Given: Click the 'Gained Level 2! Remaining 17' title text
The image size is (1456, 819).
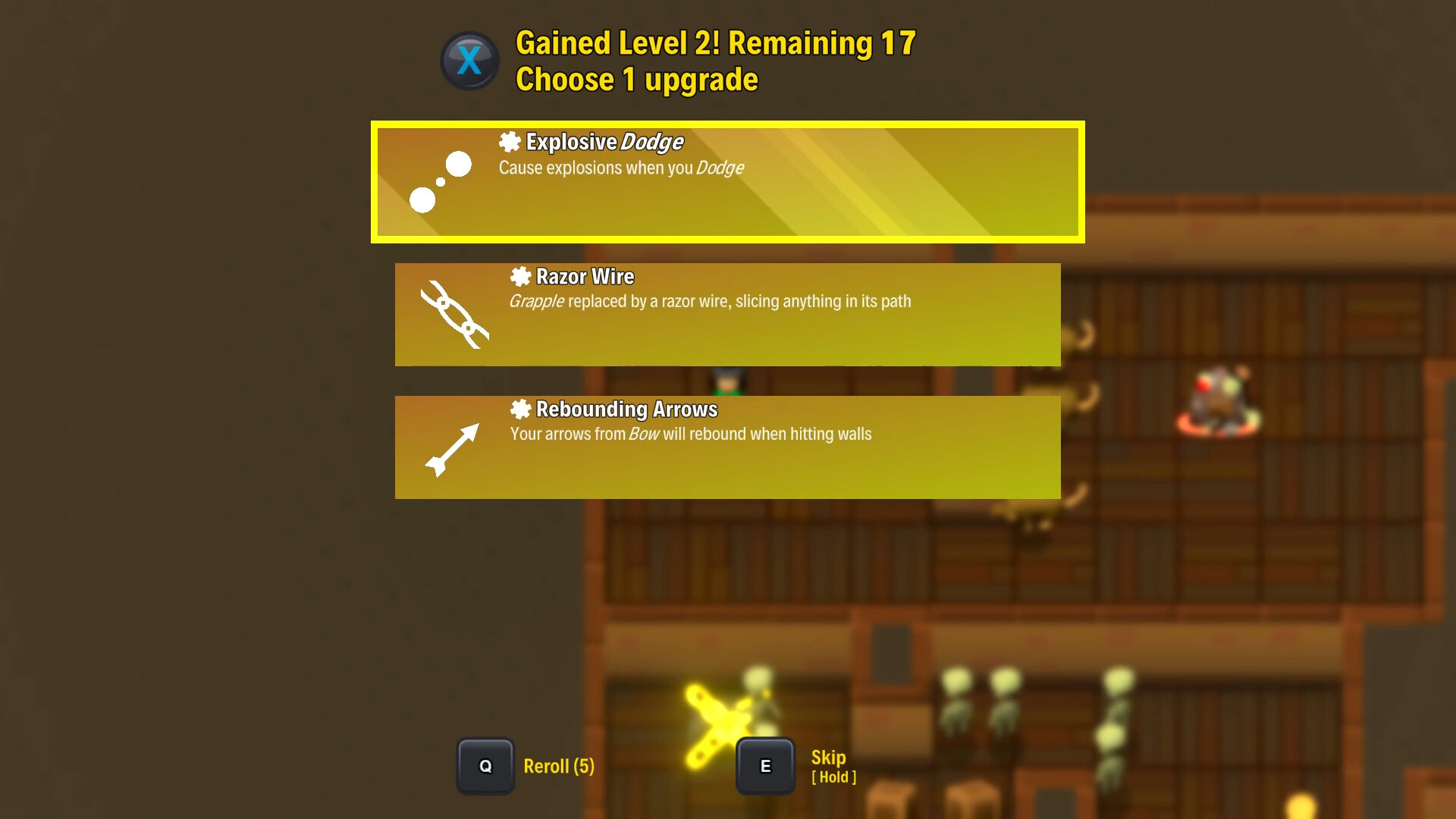Looking at the screenshot, I should click(x=715, y=44).
